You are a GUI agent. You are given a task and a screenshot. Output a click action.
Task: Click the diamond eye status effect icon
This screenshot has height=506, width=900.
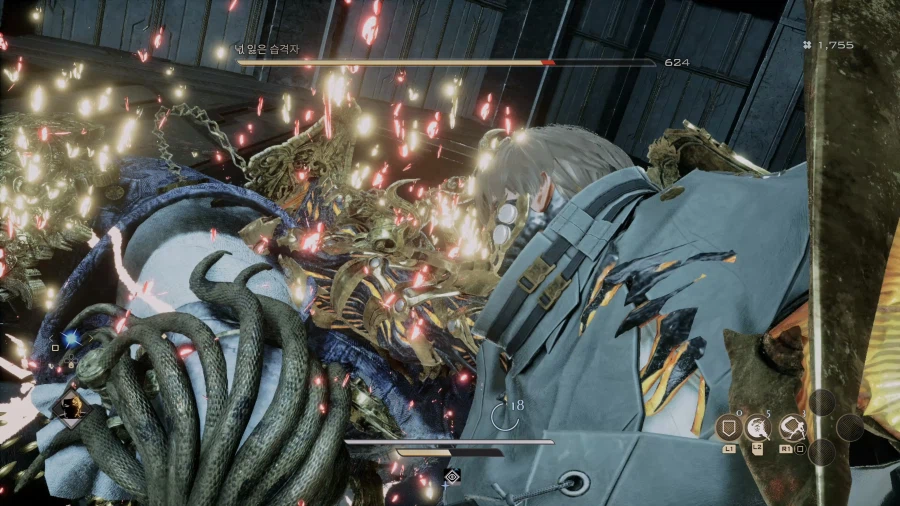point(452,476)
